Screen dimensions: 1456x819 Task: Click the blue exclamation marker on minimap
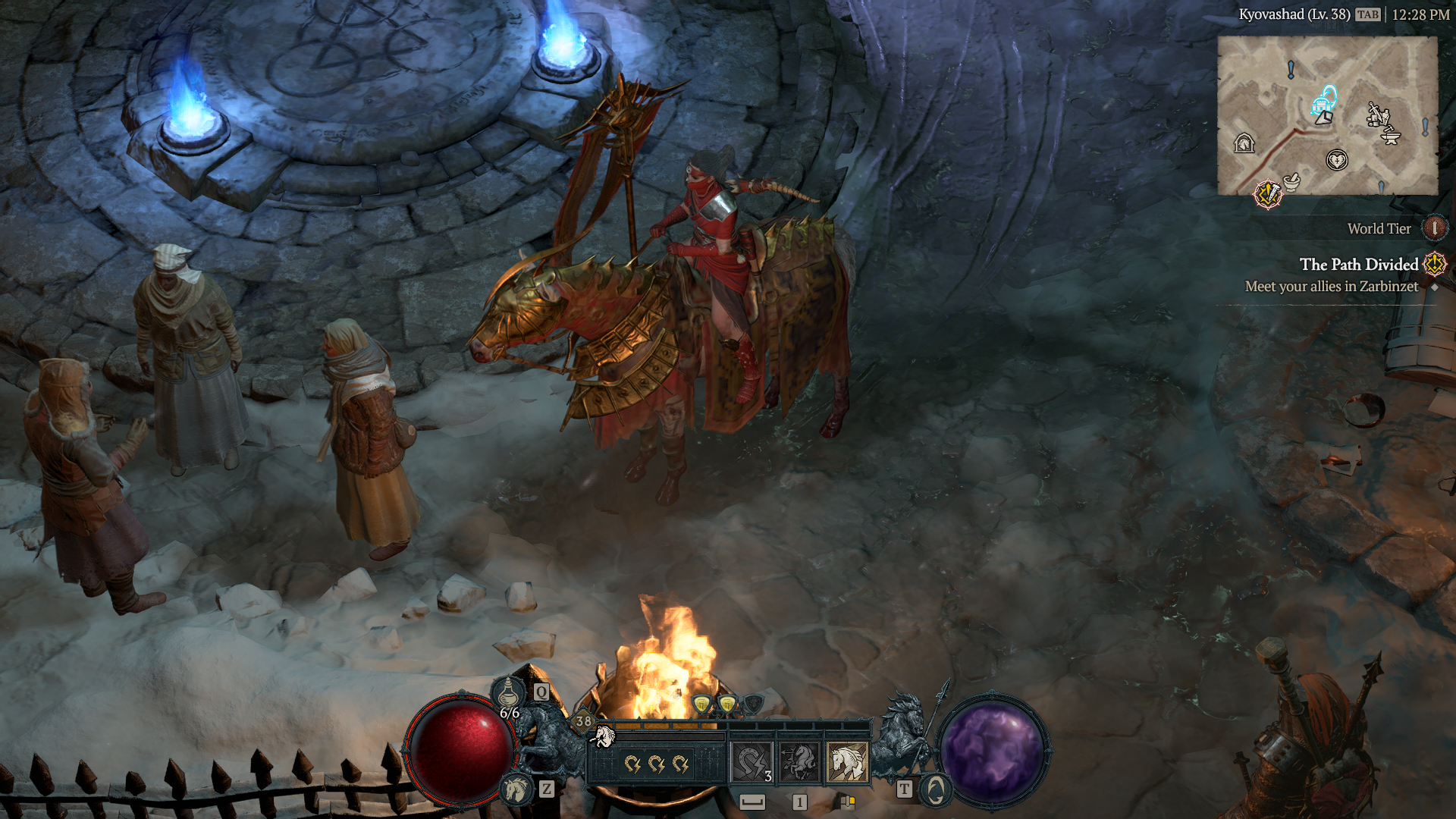(x=1291, y=70)
